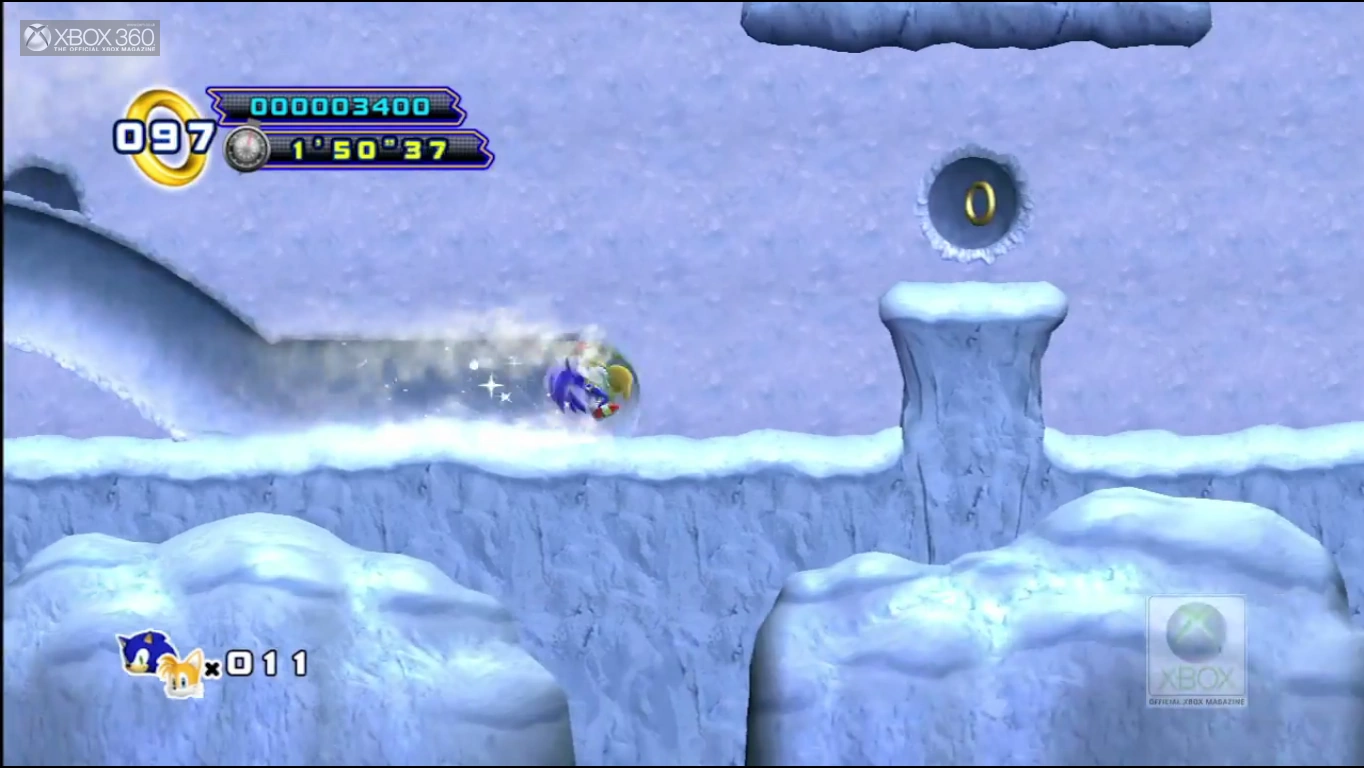Select the stopwatch icon beside the timer
Image resolution: width=1364 pixels, height=768 pixels.
coord(245,149)
